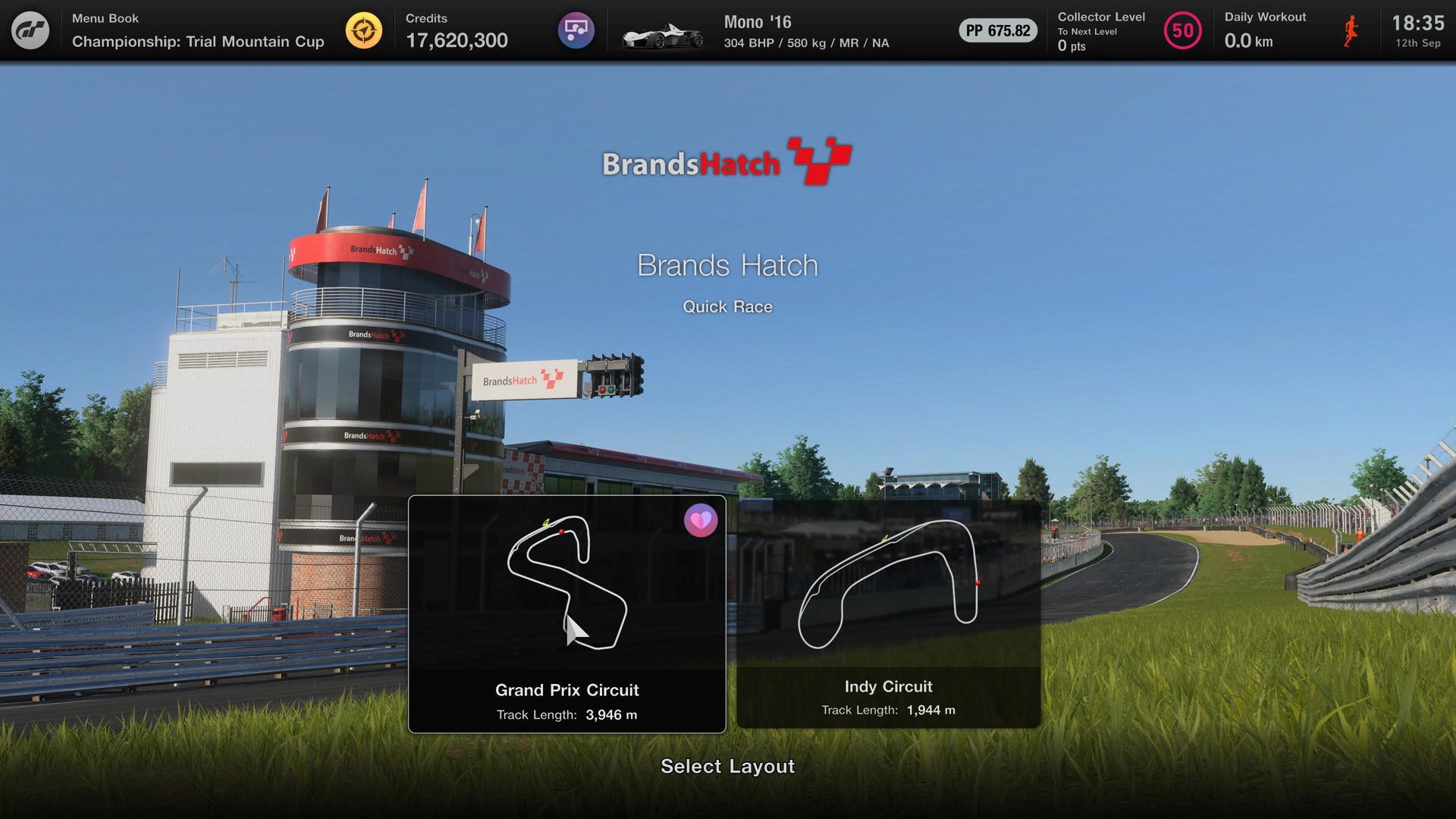The height and width of the screenshot is (819, 1456).
Task: Open the Trial Mountain Cup Menu Book
Action: [197, 31]
